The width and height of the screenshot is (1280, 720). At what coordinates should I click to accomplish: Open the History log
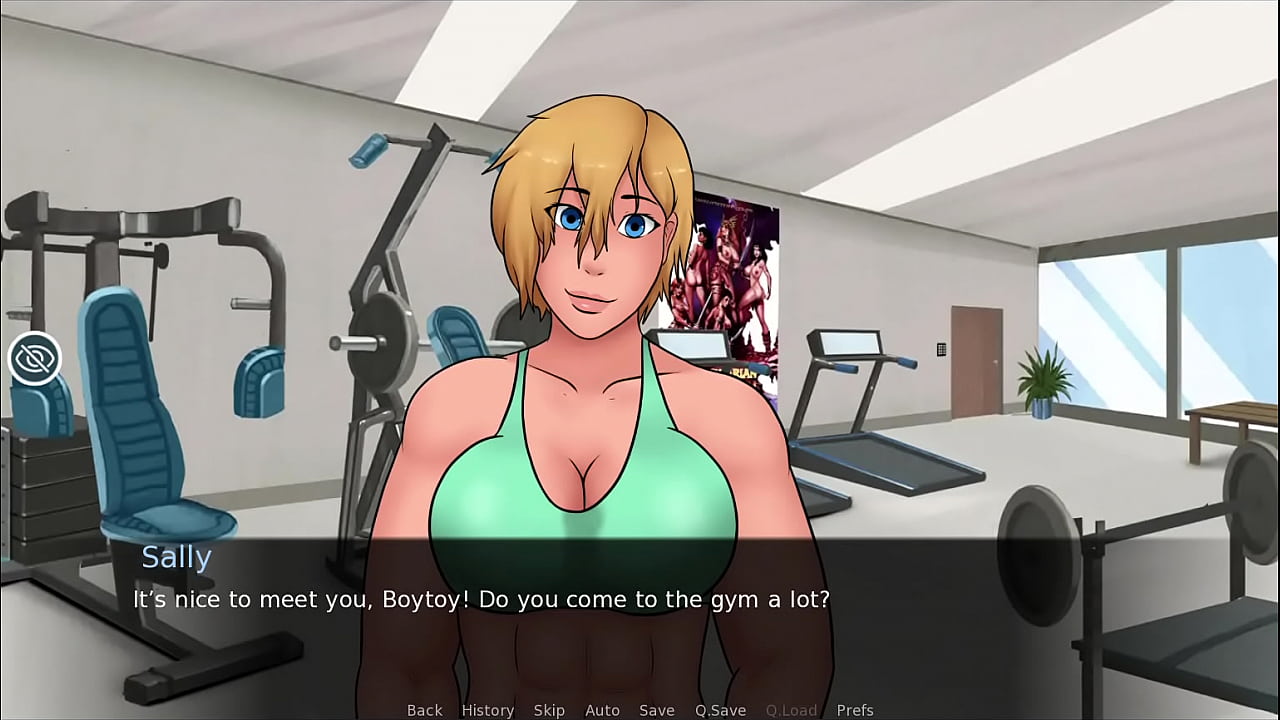[488, 710]
